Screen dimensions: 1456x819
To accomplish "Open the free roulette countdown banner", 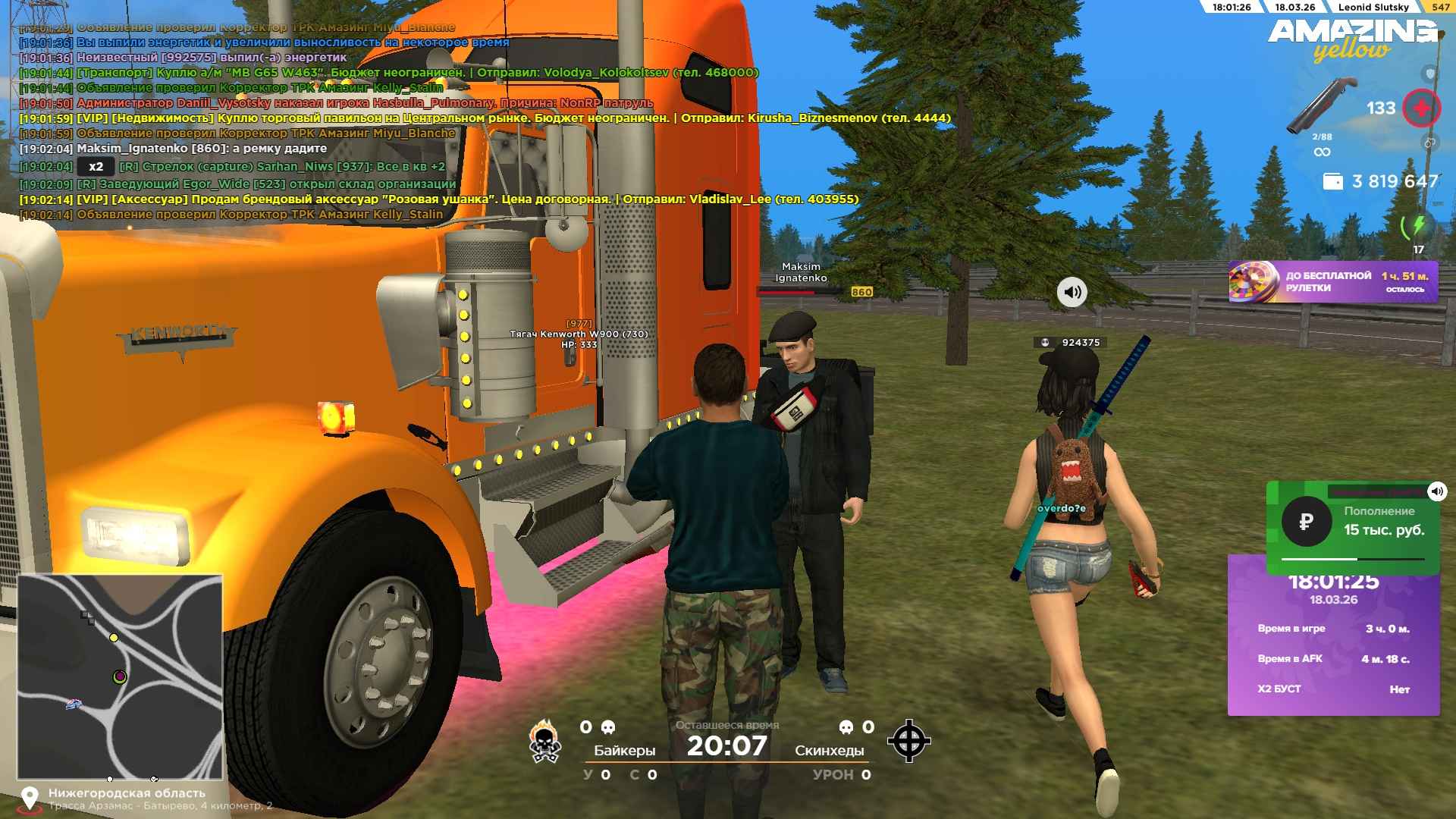I will (1332, 282).
